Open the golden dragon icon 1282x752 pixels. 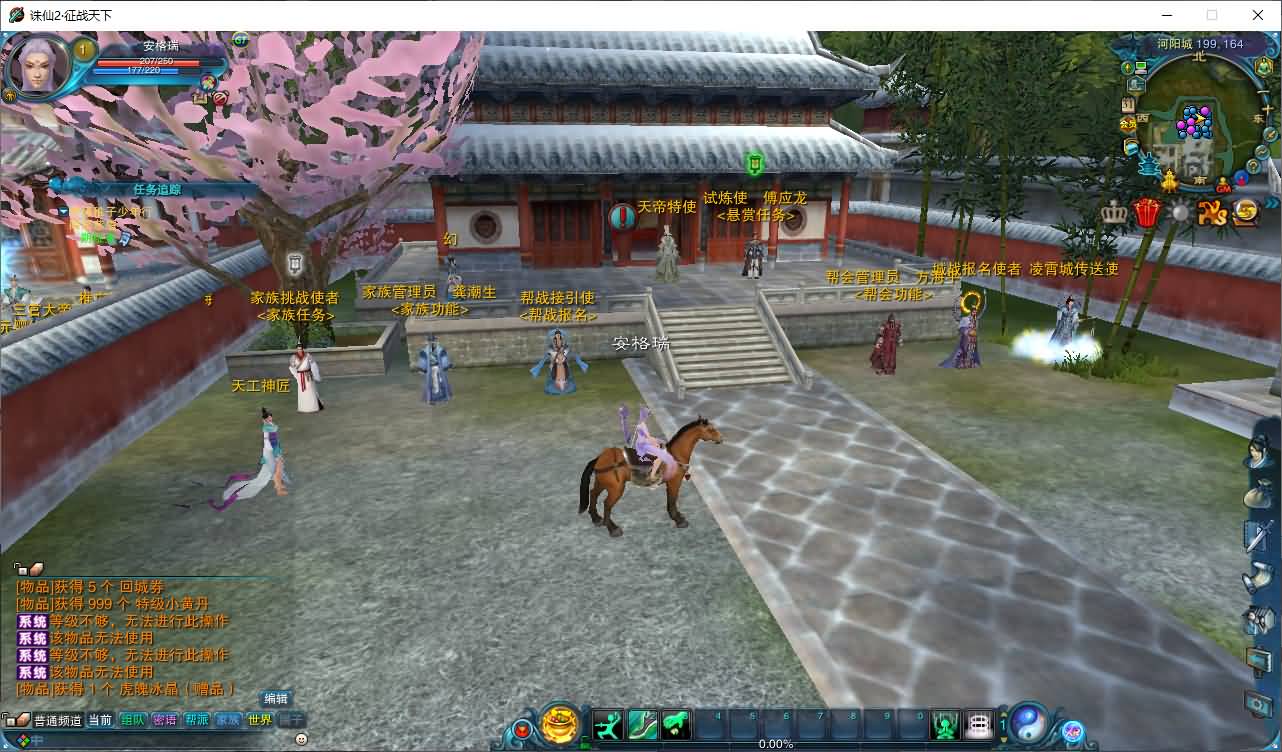[x=1211, y=212]
